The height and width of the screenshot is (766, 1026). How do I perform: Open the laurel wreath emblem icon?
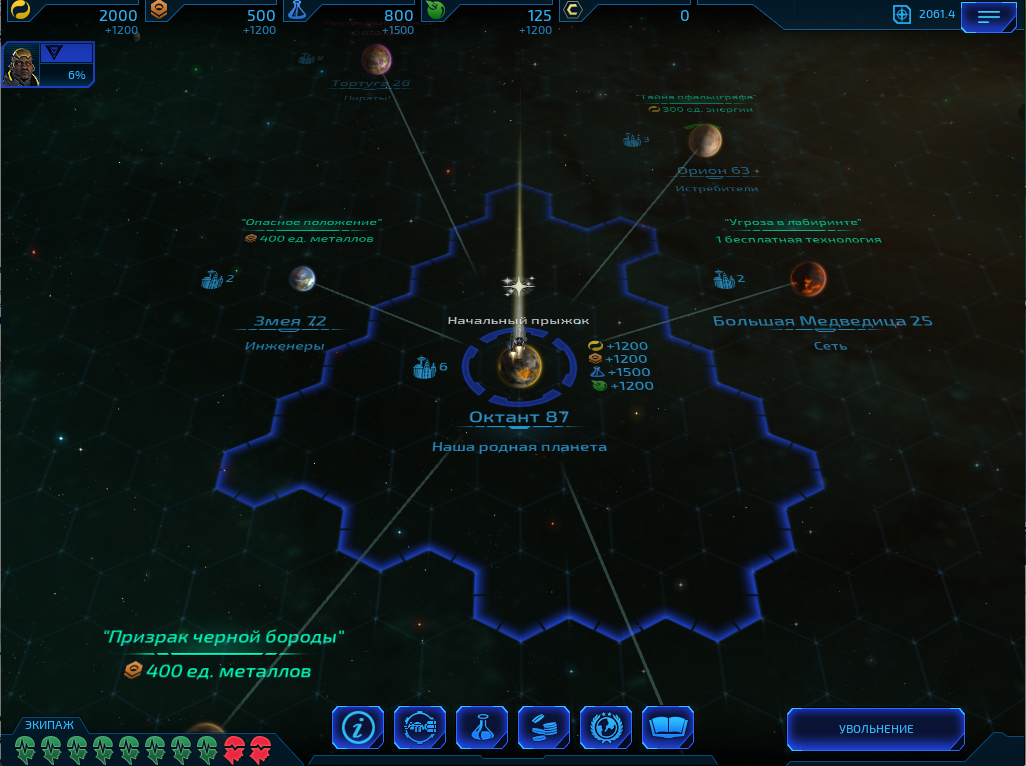point(606,727)
